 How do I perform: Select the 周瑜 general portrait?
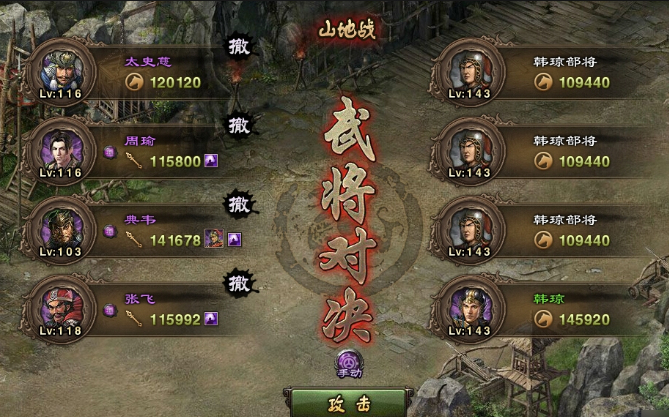click(58, 148)
